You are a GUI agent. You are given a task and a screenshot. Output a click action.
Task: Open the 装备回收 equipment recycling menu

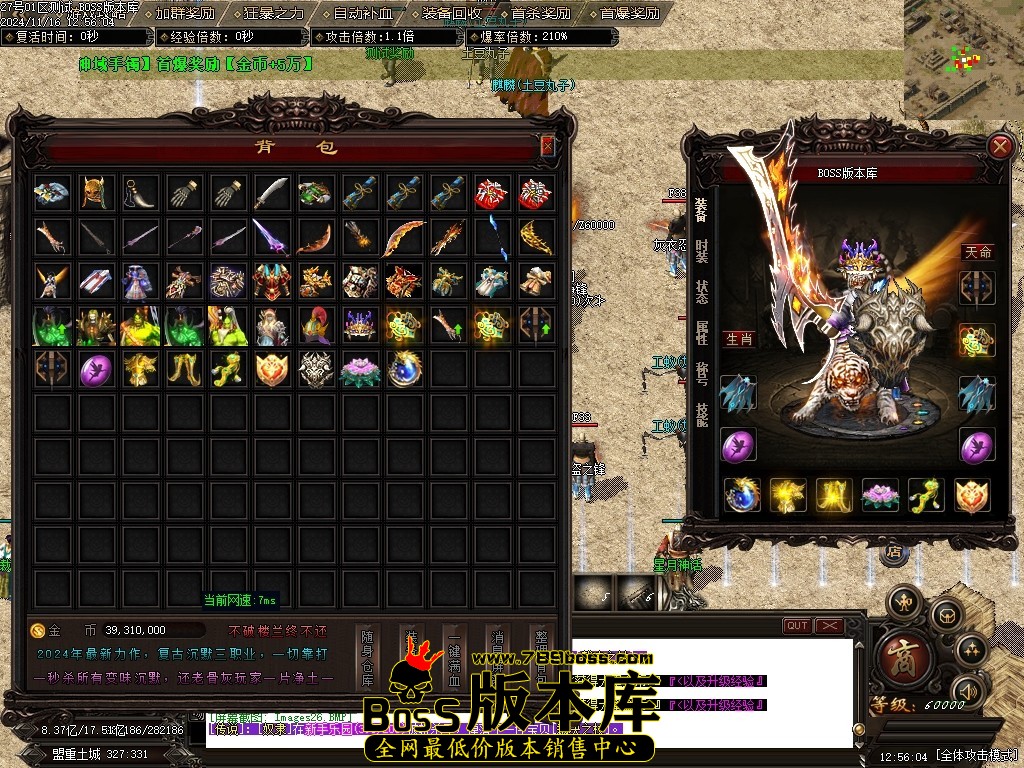[x=451, y=14]
